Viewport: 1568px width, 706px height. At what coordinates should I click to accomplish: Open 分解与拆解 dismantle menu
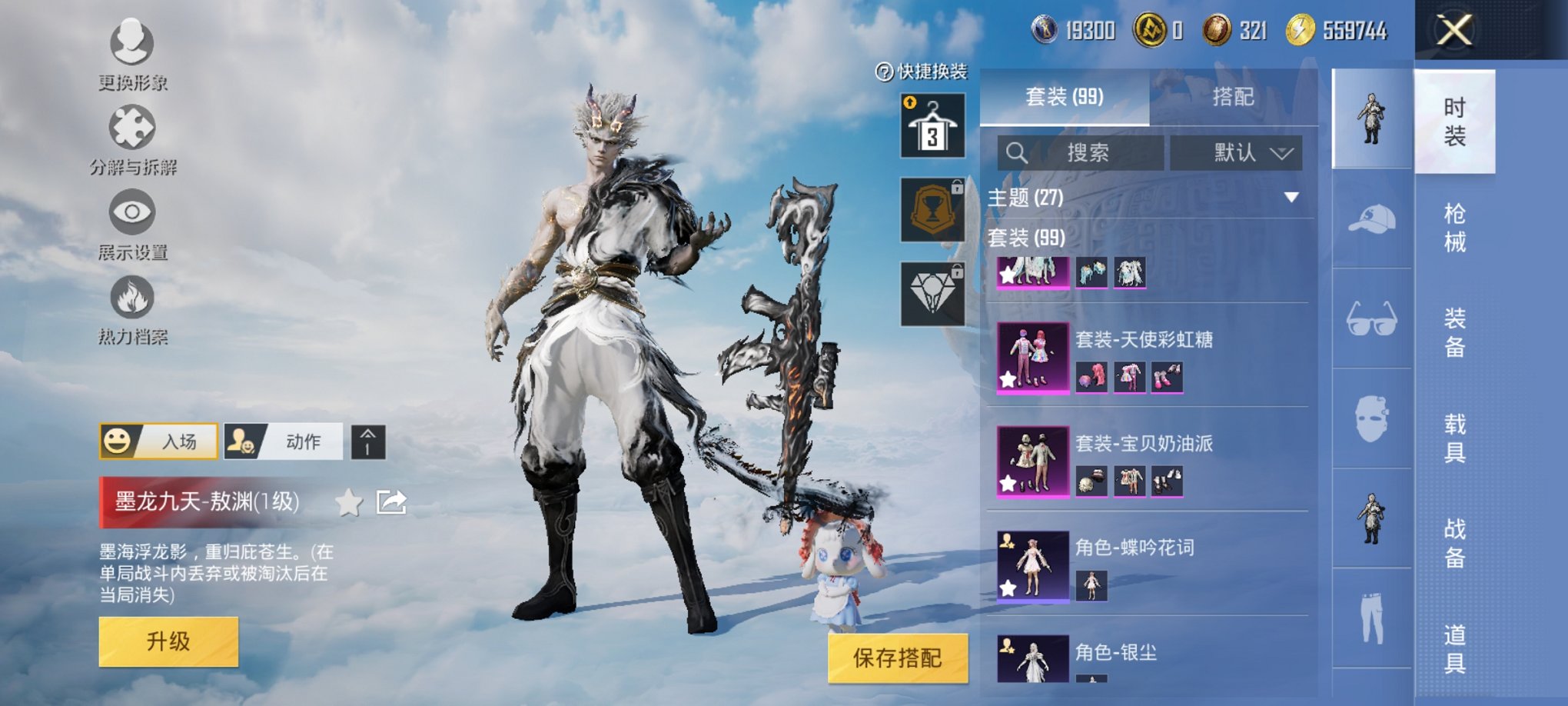132,140
